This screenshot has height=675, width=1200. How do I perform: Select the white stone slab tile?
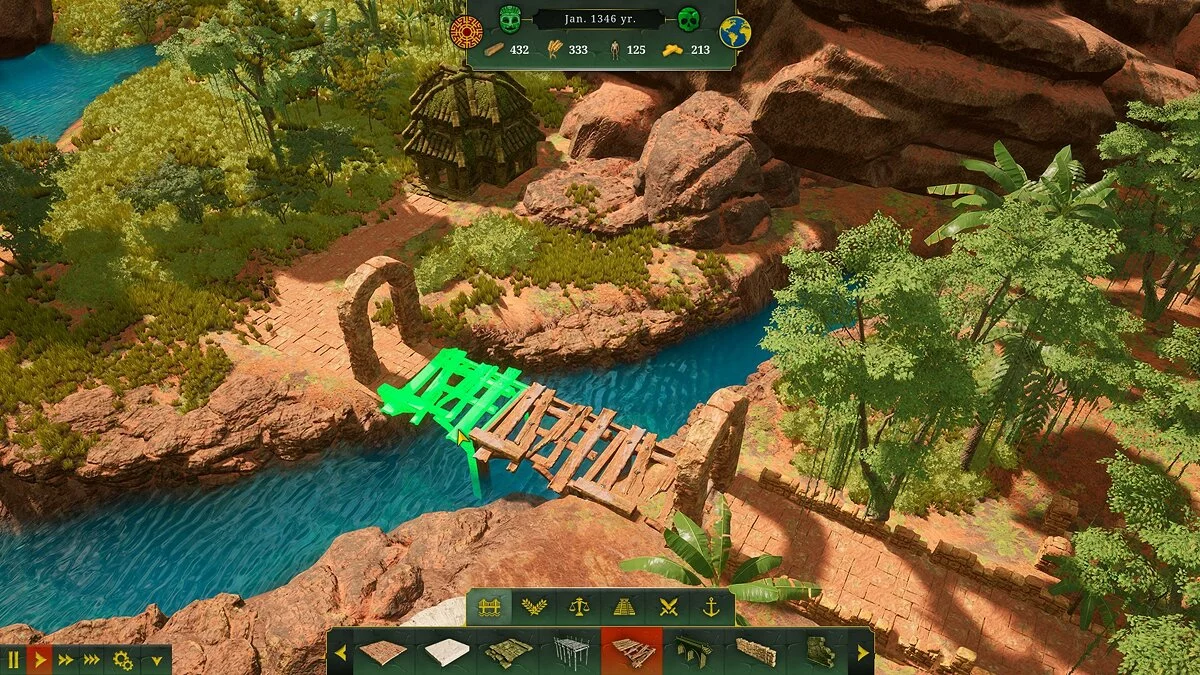pos(446,652)
